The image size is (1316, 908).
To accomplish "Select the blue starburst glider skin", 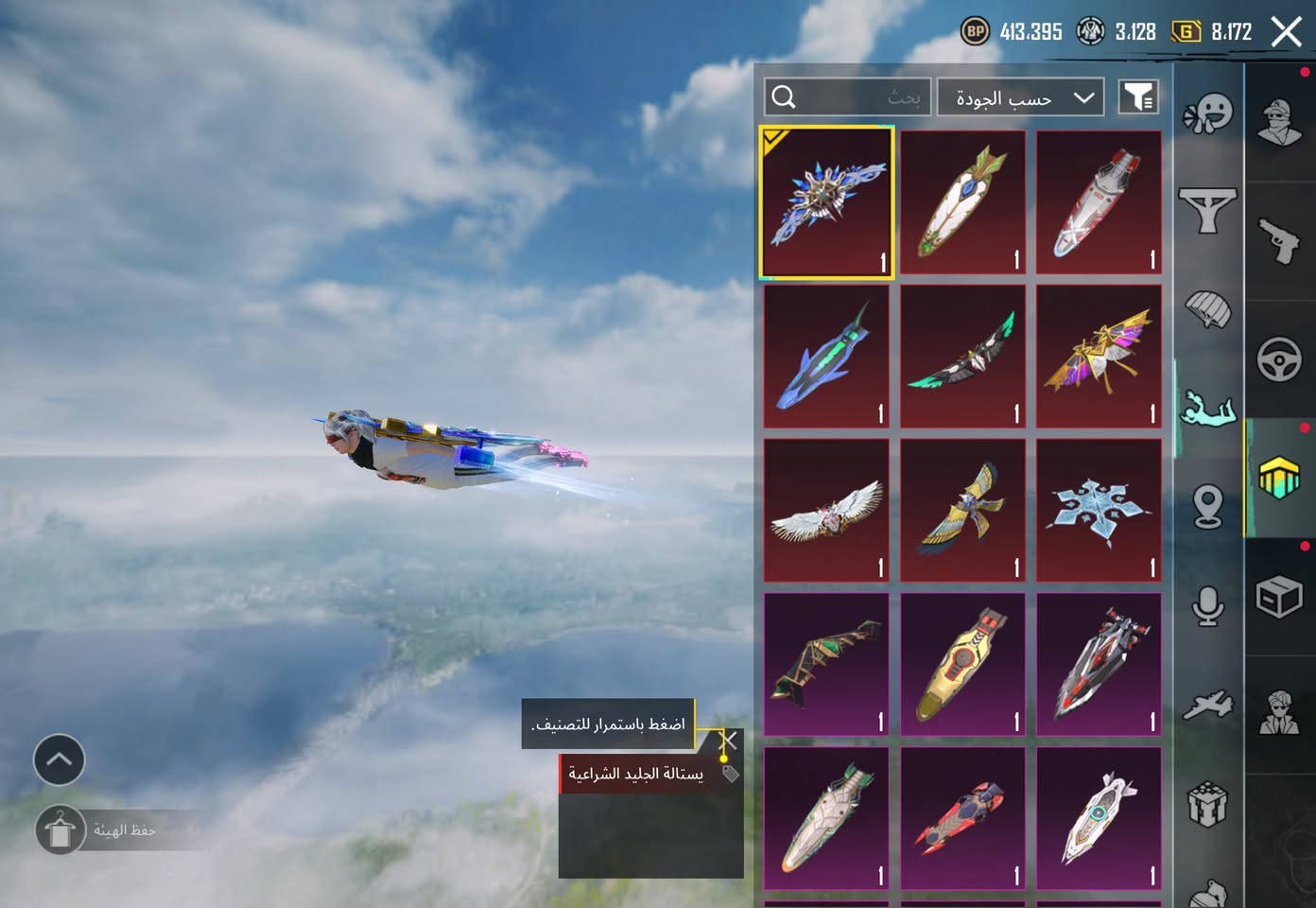I will 827,202.
